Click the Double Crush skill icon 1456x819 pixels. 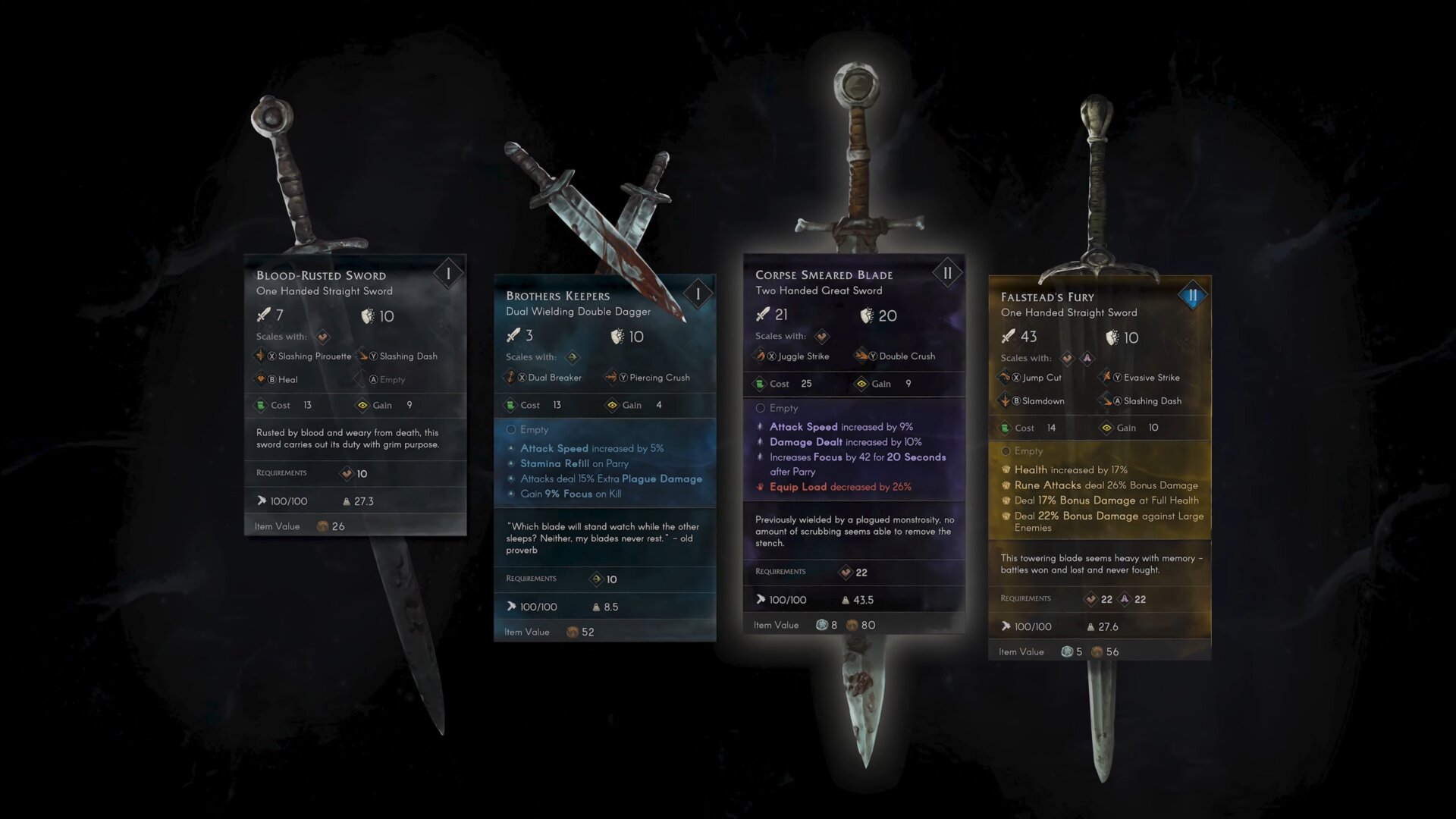[x=861, y=356]
